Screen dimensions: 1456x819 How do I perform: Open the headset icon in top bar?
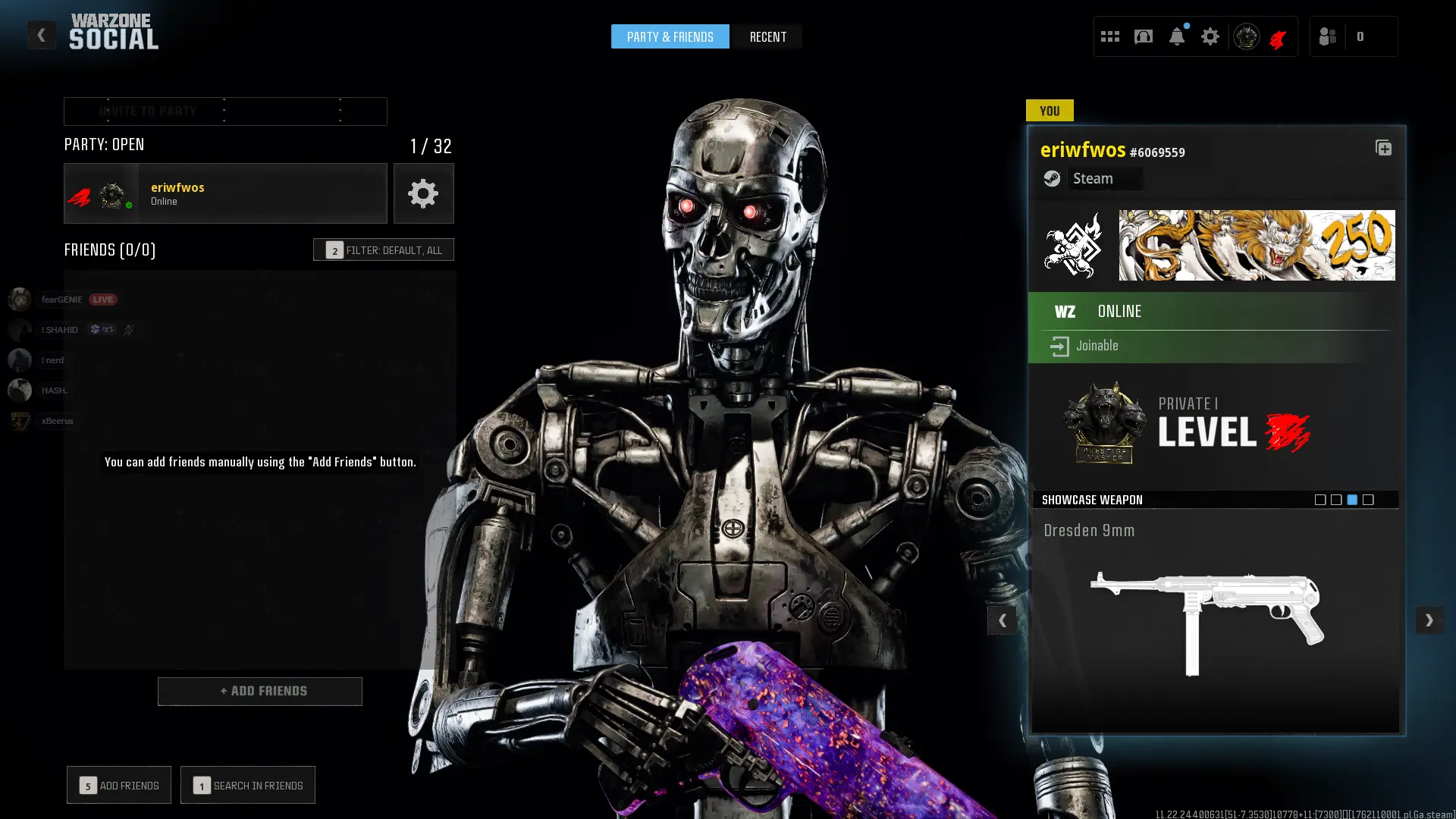[1143, 36]
